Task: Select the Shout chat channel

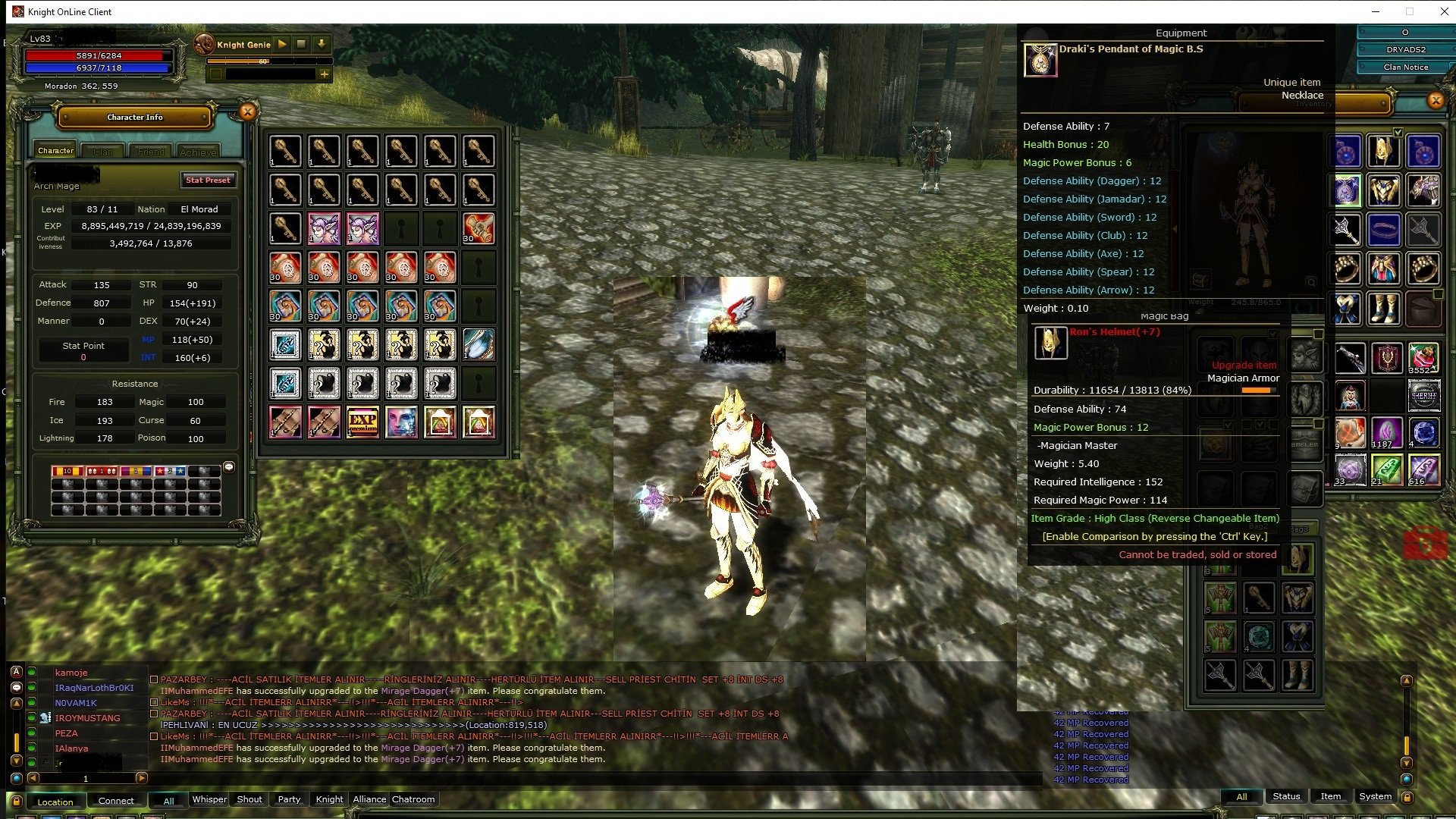Action: click(x=249, y=799)
